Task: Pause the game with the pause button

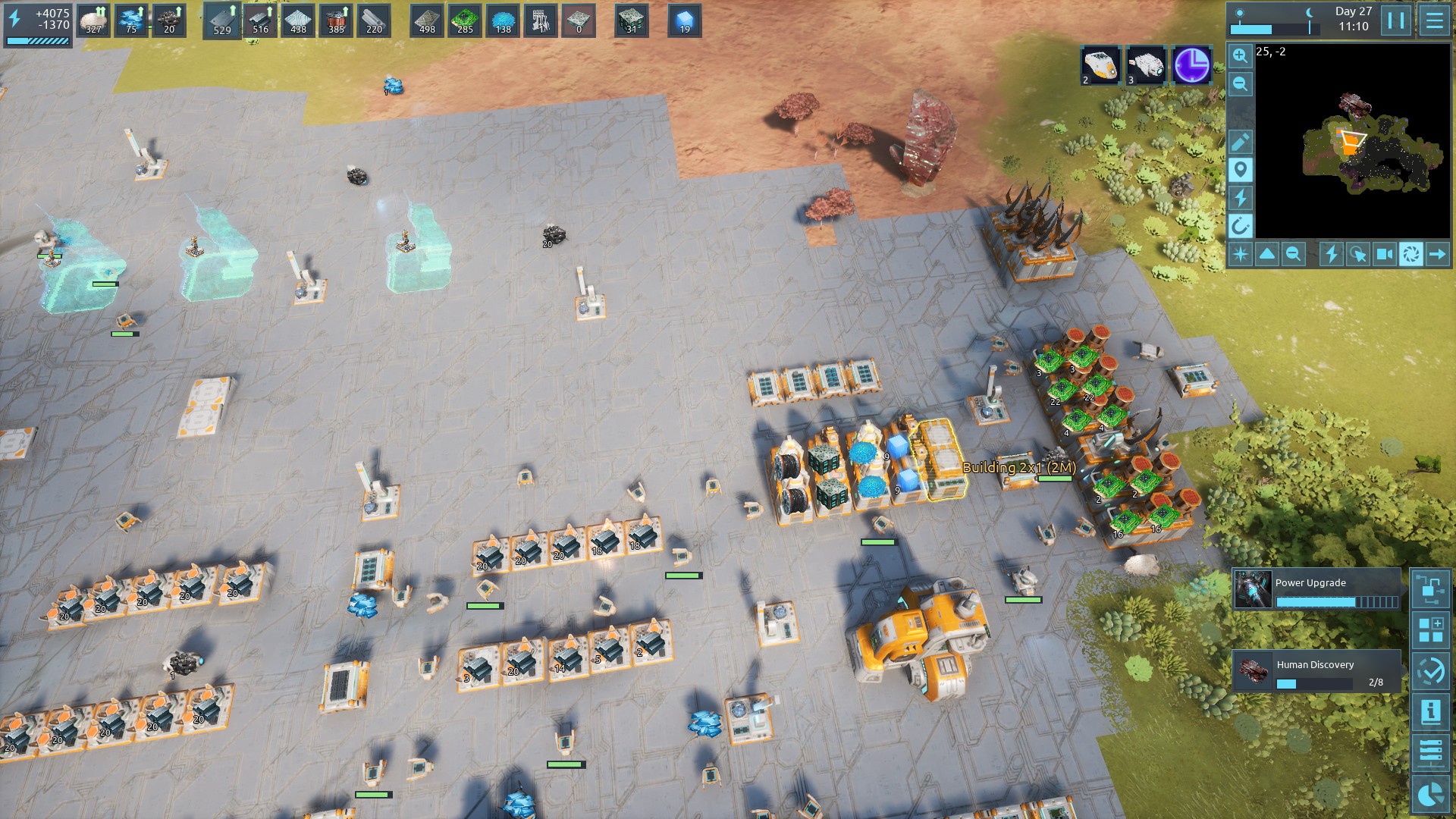Action: [x=1396, y=20]
